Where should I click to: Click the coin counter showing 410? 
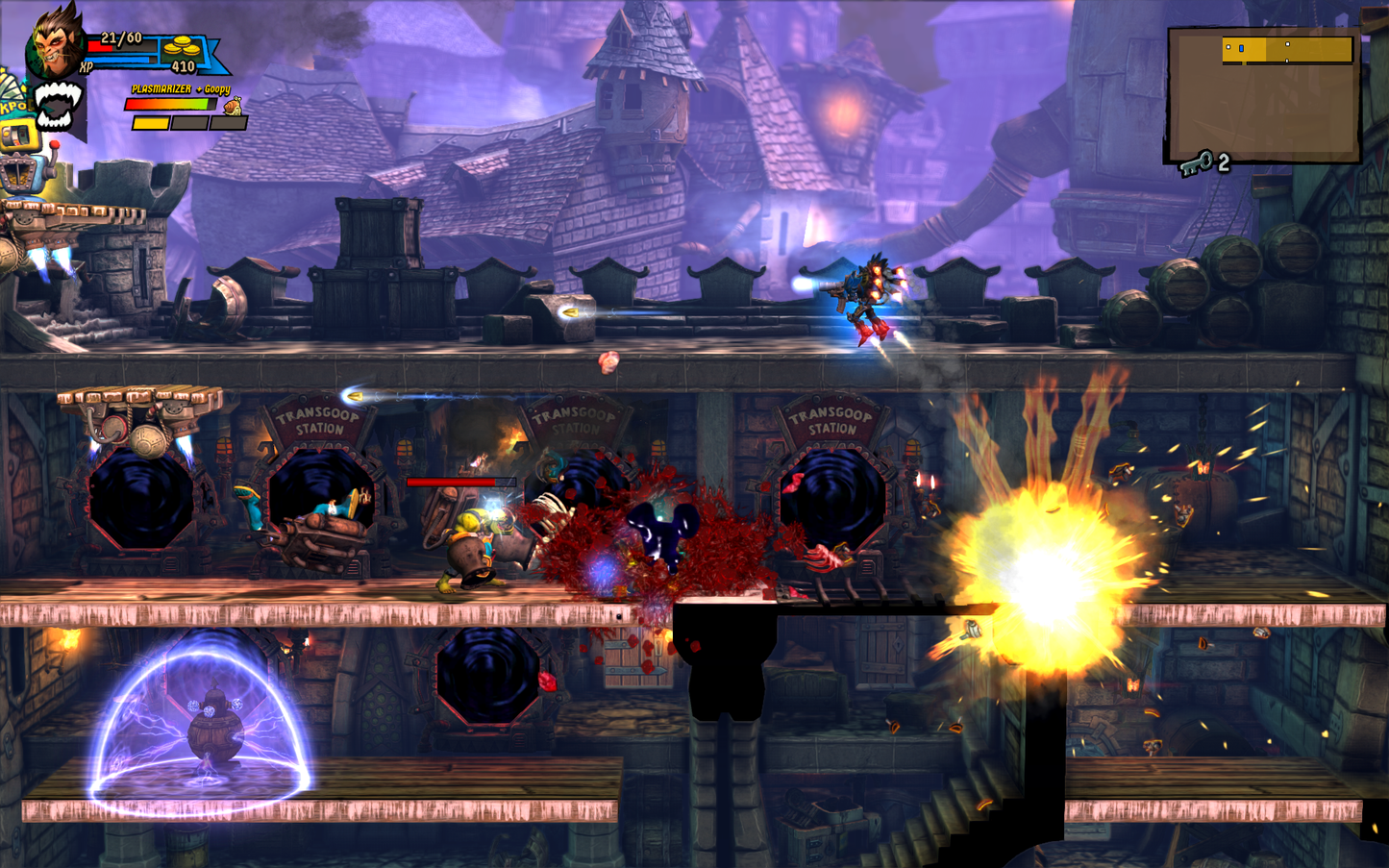tap(183, 66)
